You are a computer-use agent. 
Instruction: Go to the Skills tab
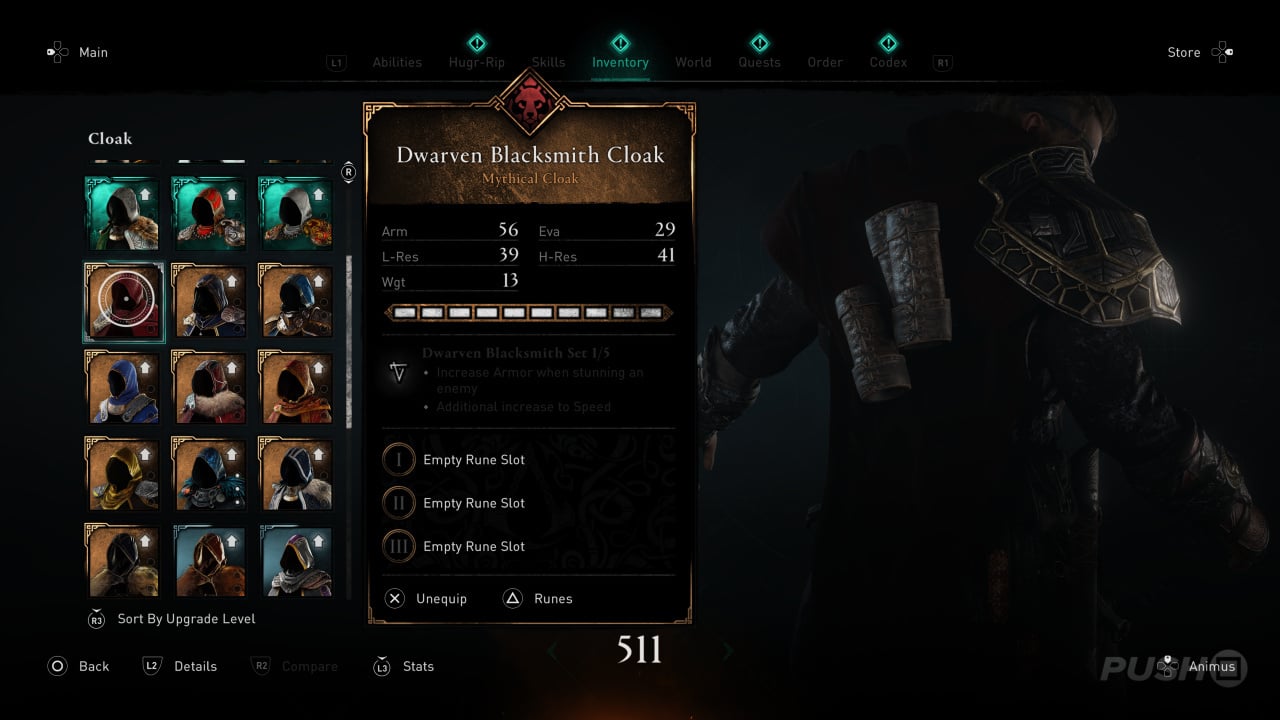[548, 62]
